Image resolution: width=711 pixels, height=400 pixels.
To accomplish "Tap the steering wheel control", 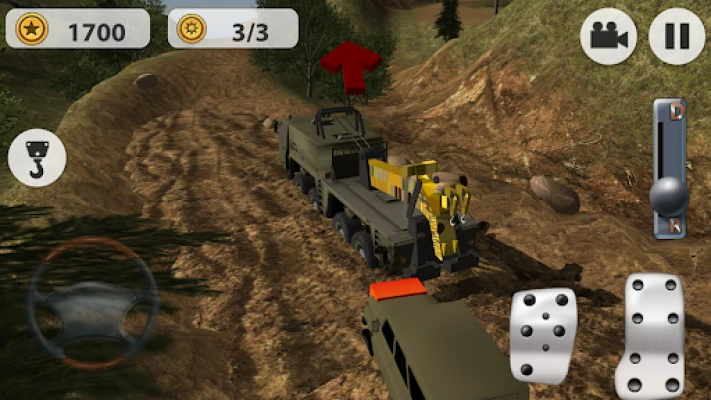I will pyautogui.click(x=93, y=303).
